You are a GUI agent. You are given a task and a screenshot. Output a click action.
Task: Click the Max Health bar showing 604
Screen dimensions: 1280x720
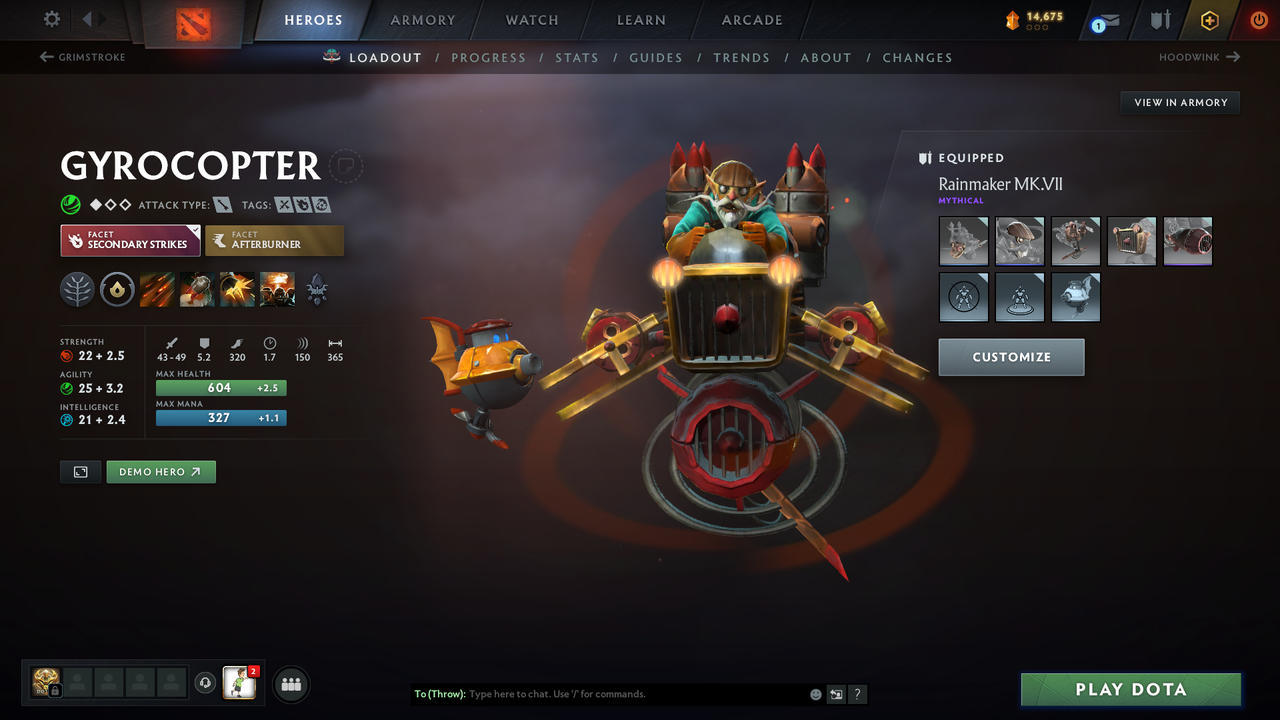pos(220,387)
